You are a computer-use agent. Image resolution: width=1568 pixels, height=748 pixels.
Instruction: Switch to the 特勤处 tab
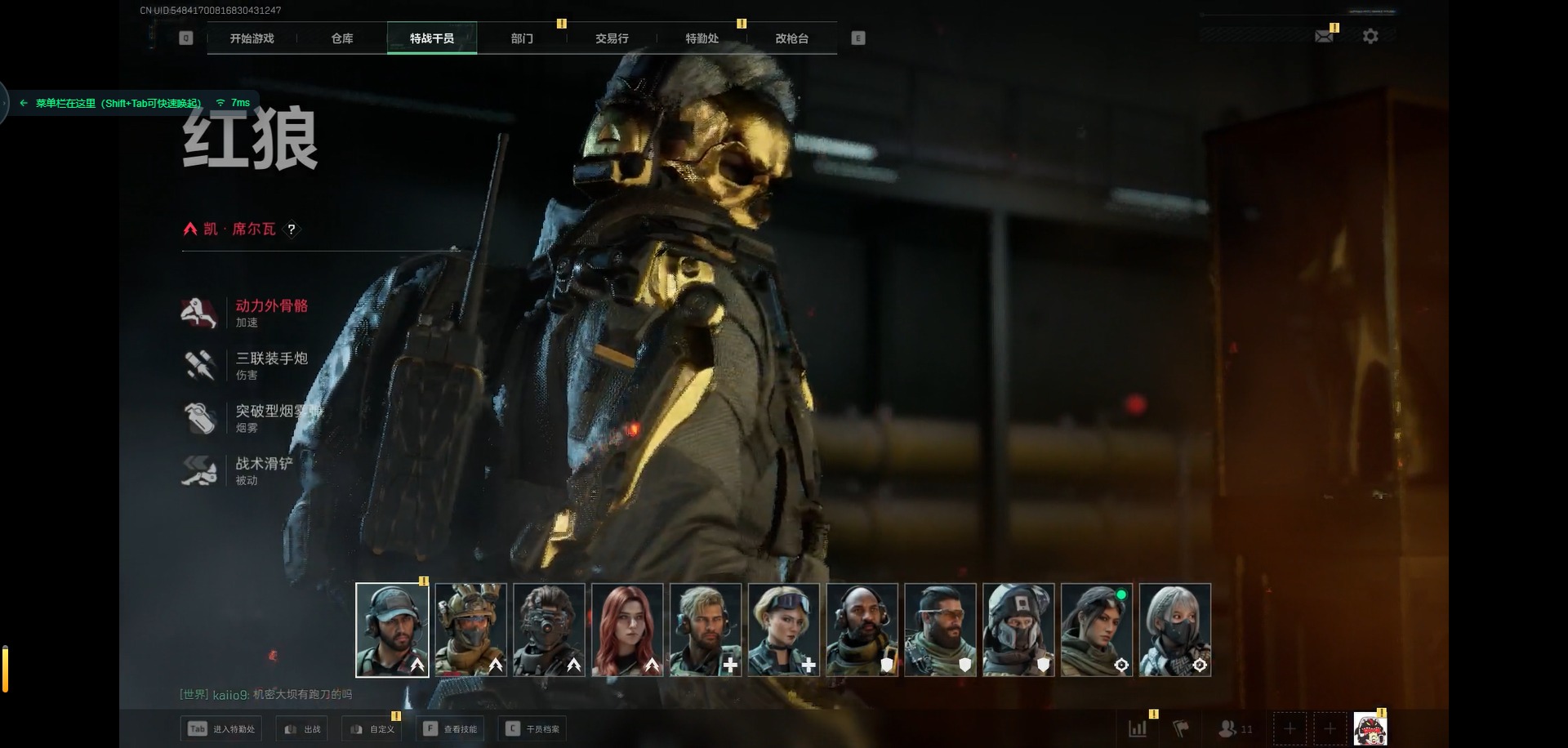702,38
